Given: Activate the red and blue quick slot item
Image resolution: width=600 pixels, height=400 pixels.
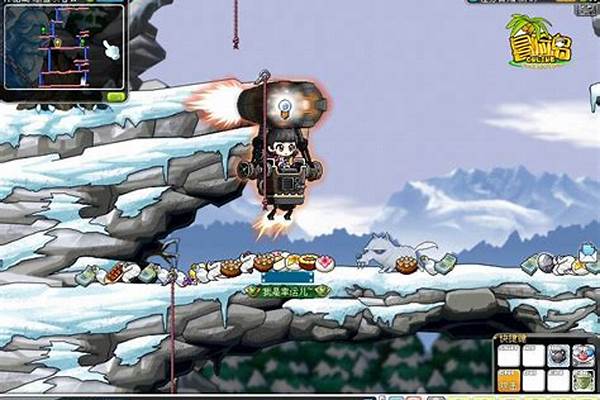Looking at the screenshot, I should coord(583,356).
